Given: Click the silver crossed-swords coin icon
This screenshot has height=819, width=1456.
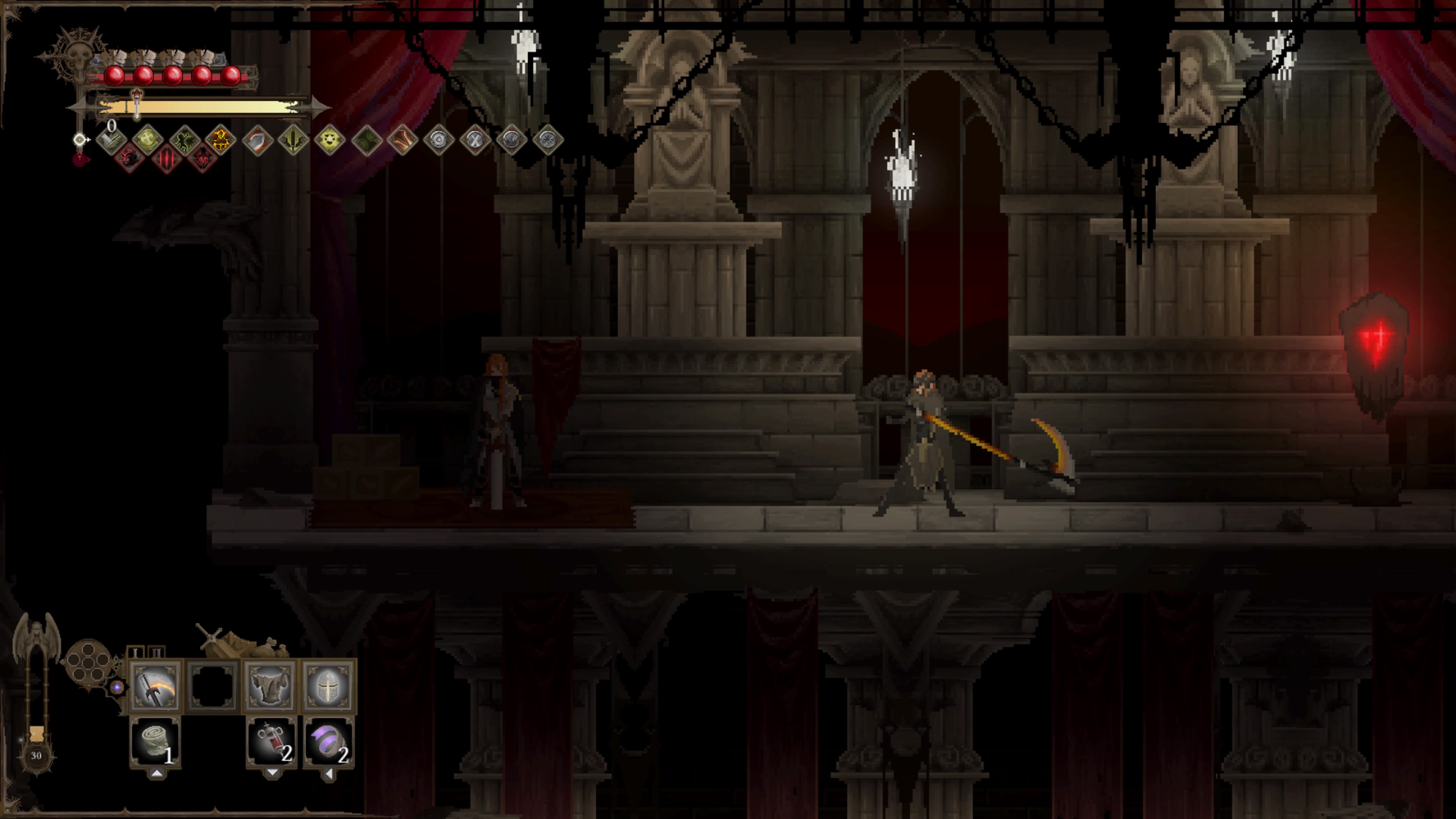Looking at the screenshot, I should click(x=475, y=140).
